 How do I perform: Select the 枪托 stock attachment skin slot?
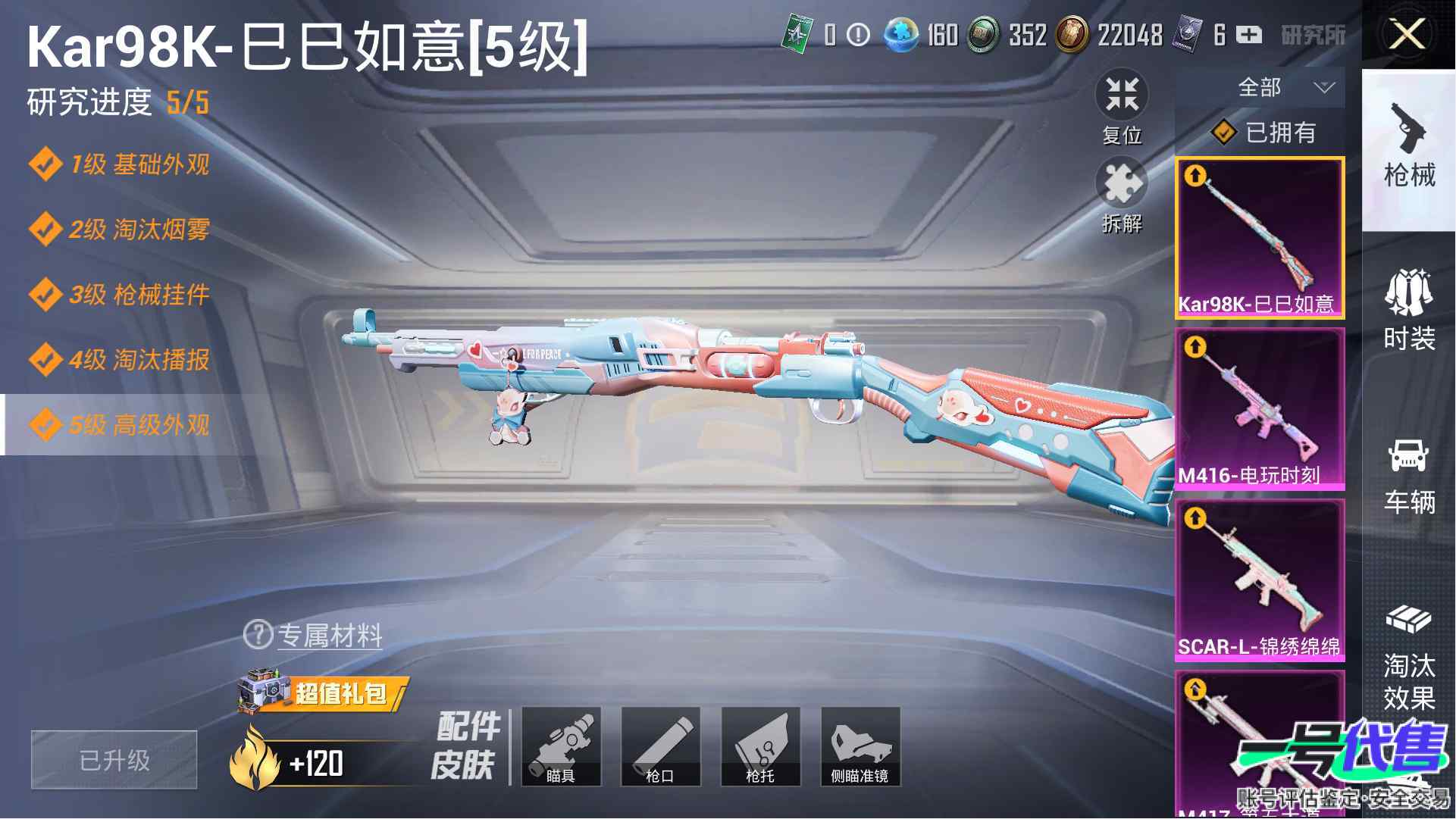click(x=760, y=746)
